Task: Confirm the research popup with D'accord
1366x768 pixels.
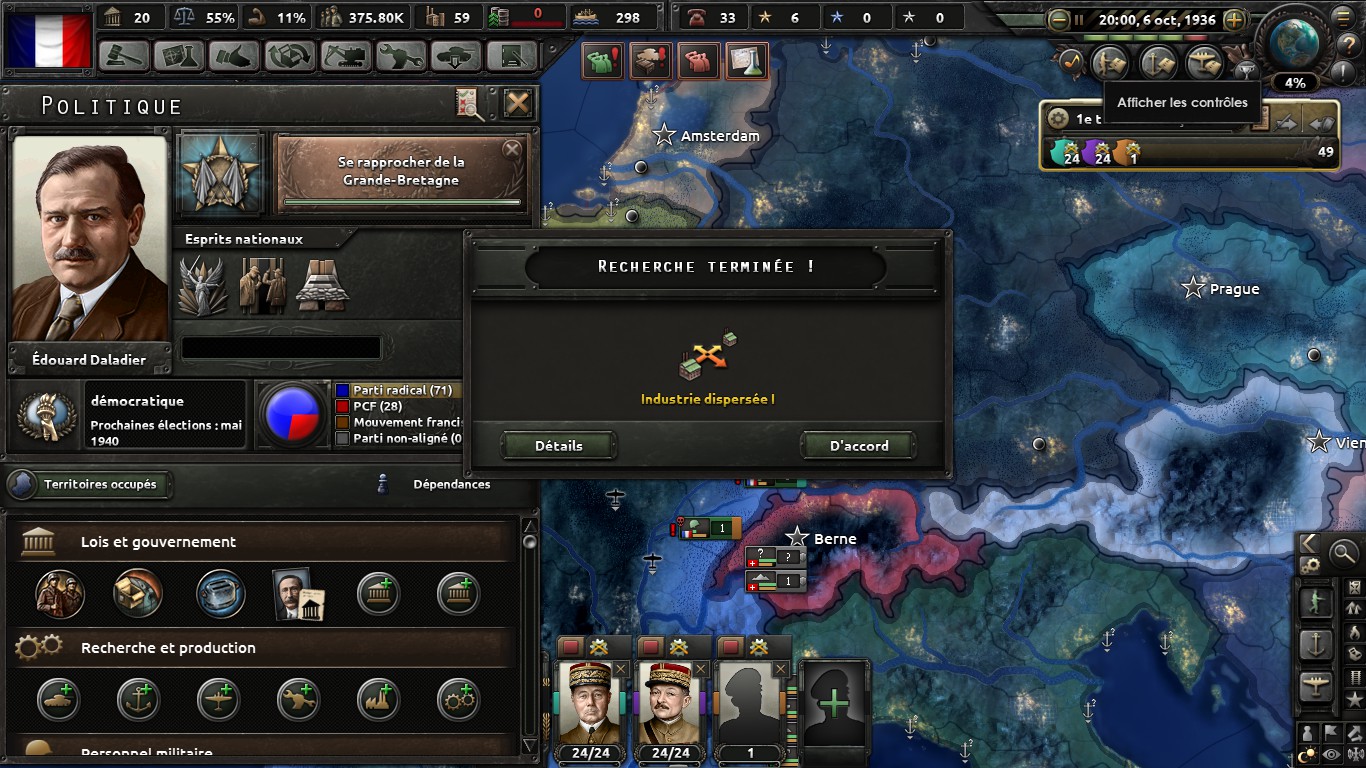Action: 859,446
